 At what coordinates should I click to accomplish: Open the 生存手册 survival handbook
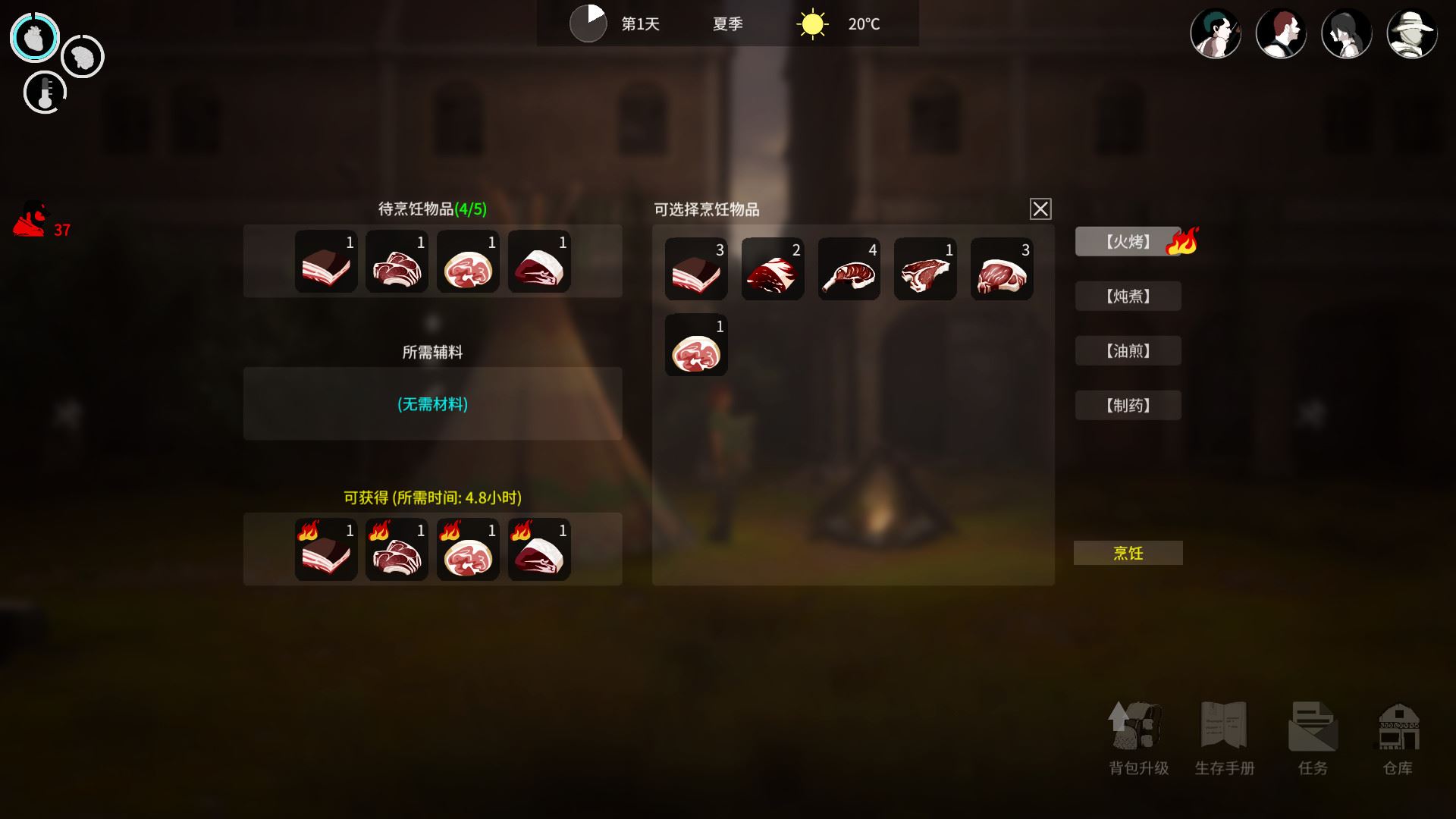(1224, 737)
